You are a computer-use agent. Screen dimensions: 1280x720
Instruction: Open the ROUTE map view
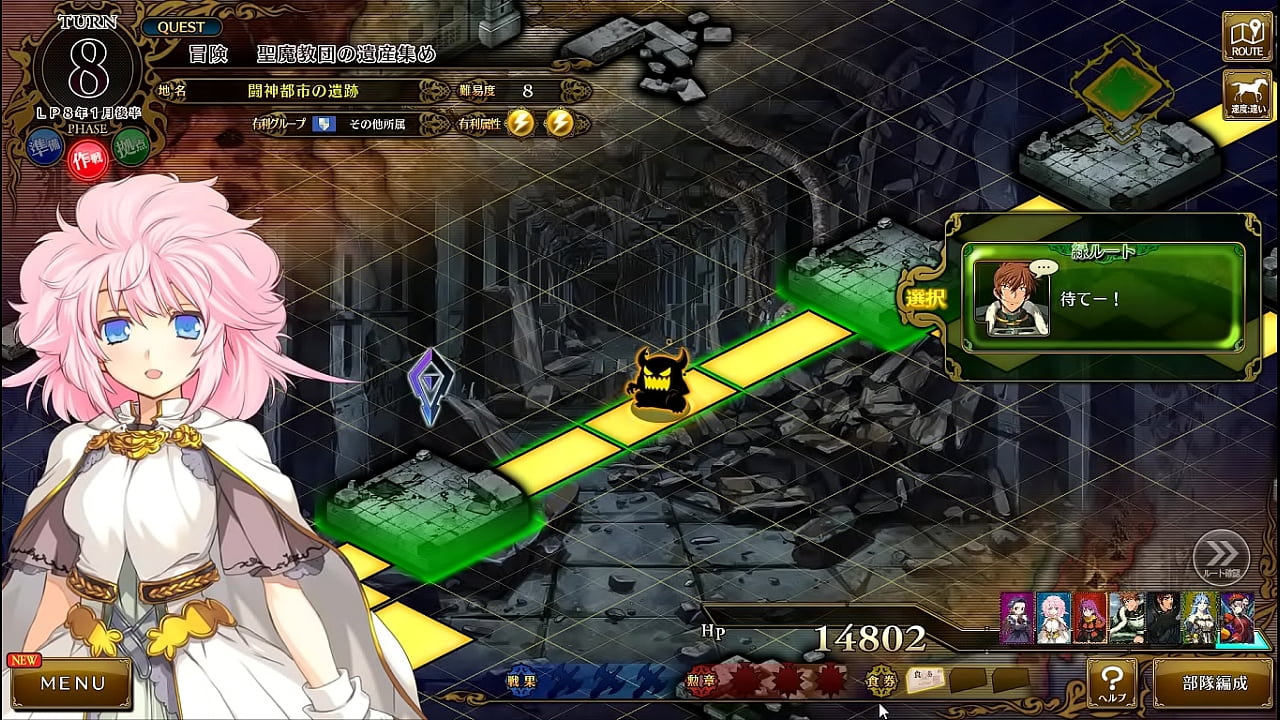(x=1247, y=37)
